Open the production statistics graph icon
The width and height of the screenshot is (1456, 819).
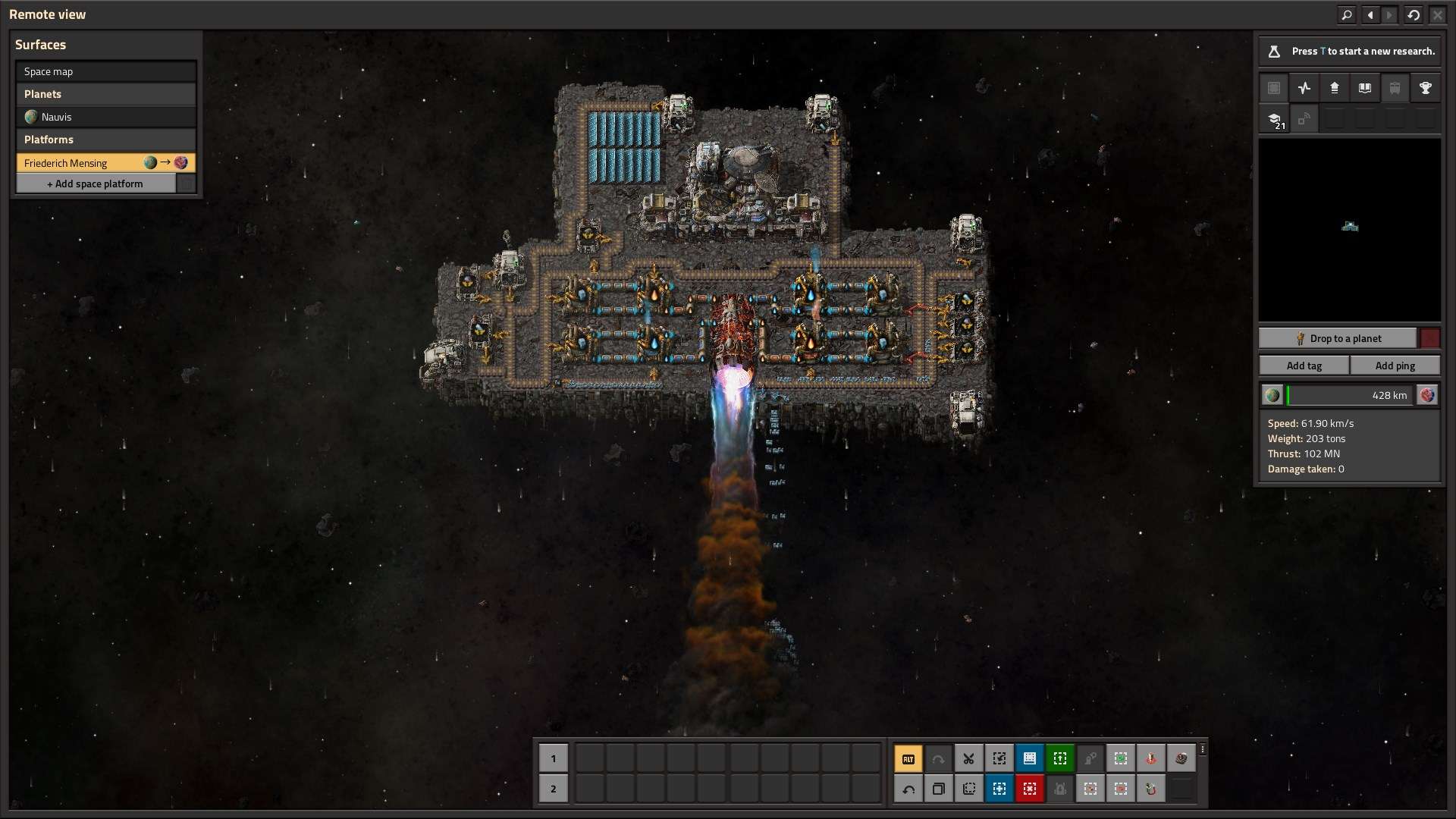point(1304,88)
